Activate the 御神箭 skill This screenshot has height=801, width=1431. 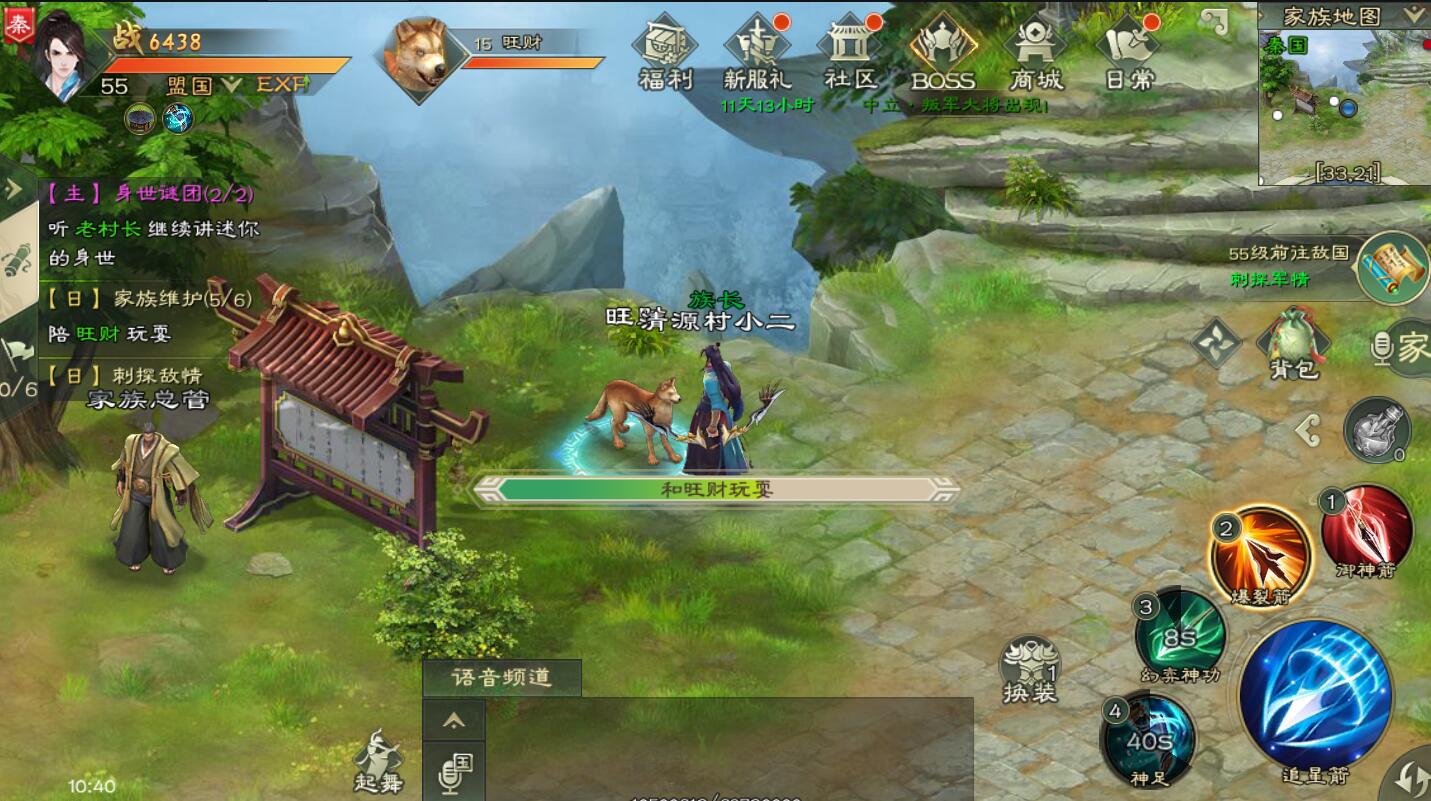pos(1366,528)
